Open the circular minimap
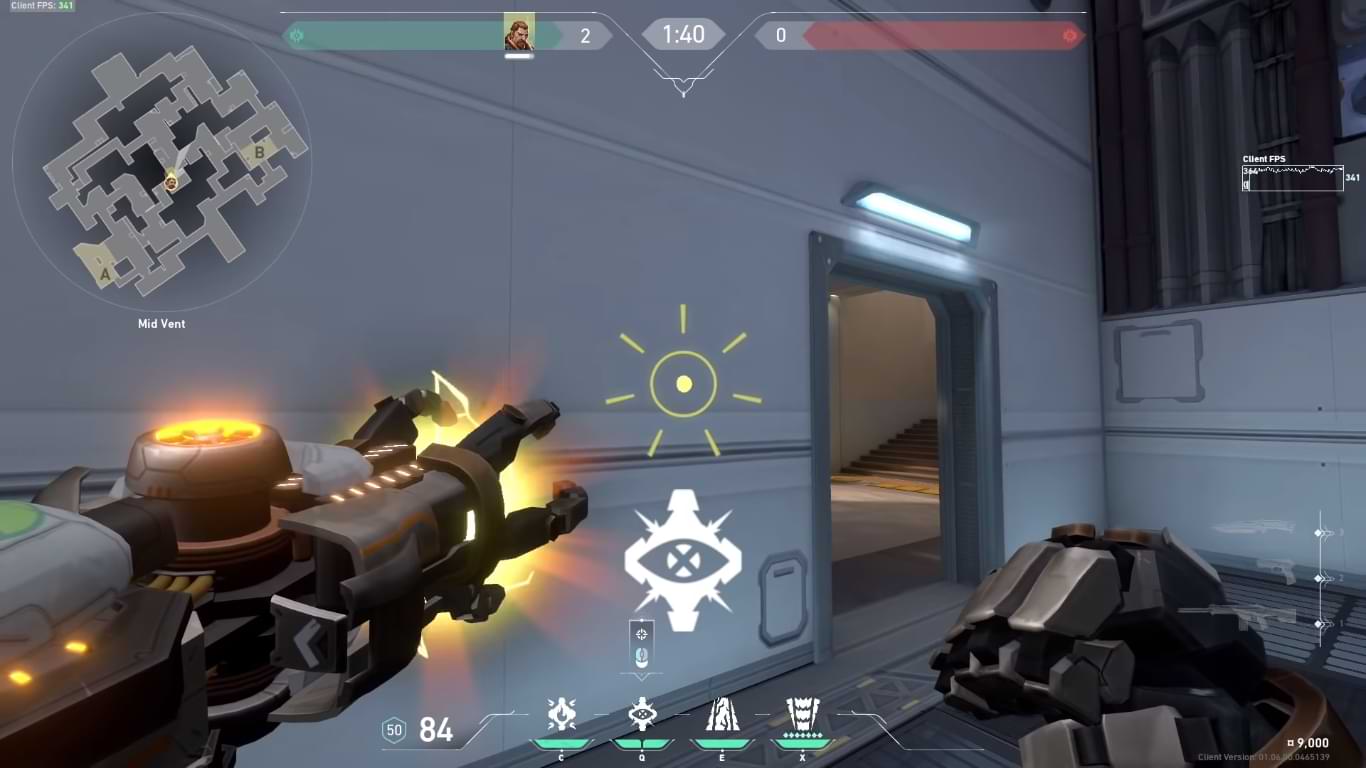This screenshot has width=1366, height=768. pos(162,162)
